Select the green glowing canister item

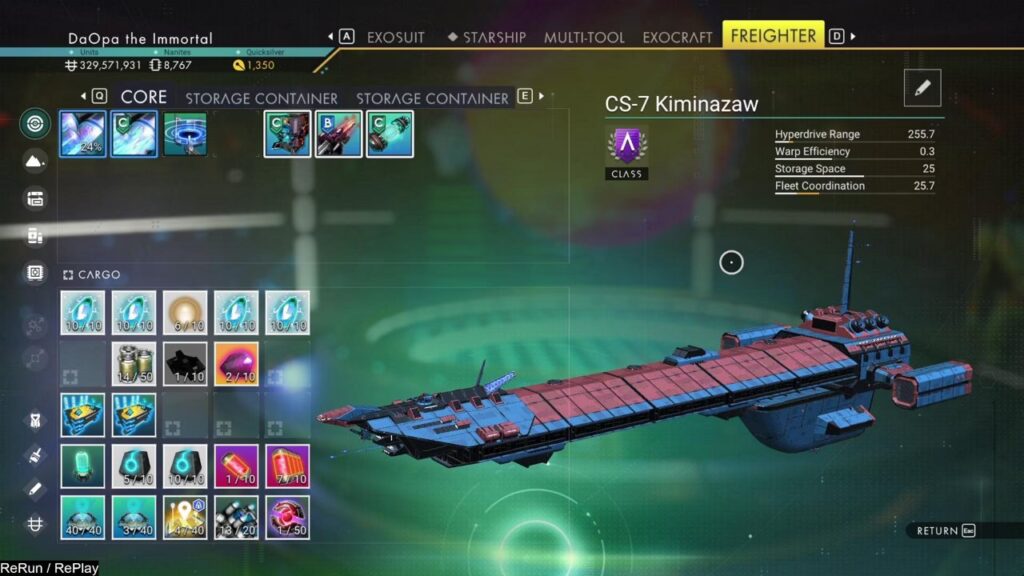83,466
